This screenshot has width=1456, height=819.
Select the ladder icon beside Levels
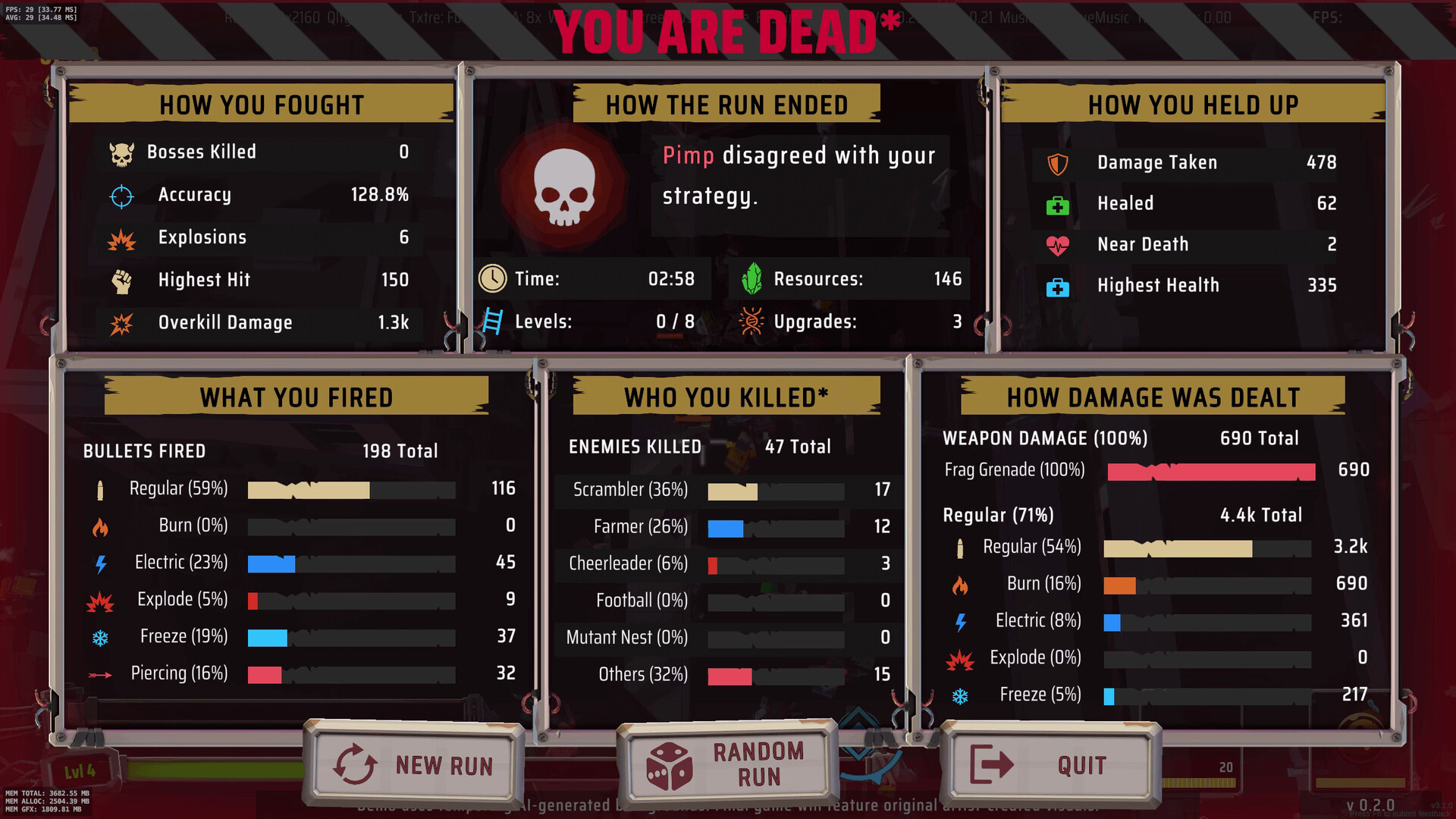click(494, 321)
